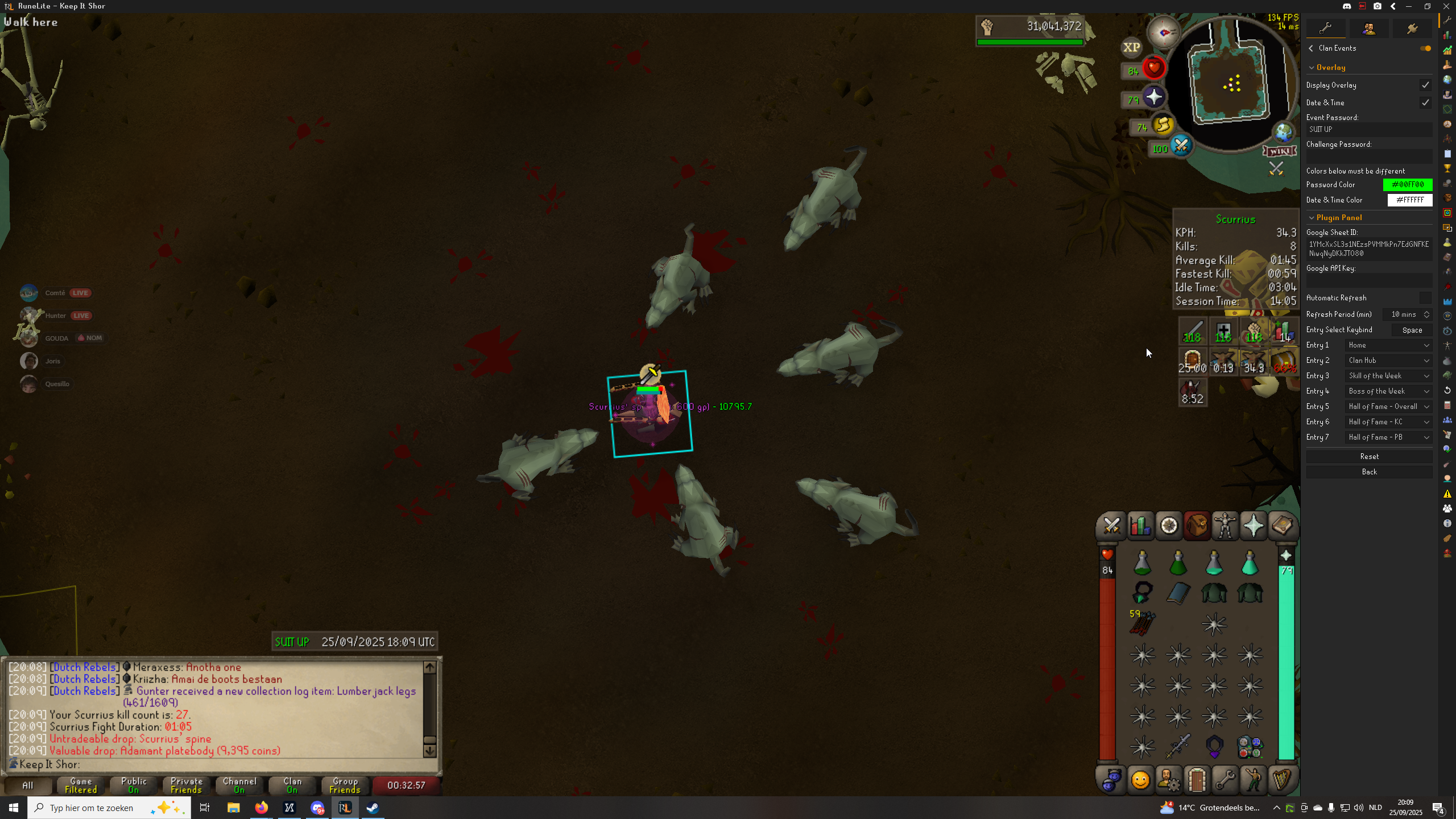1456x819 pixels.
Task: Toggle the Date & Time checkbox
Action: [x=1425, y=103]
